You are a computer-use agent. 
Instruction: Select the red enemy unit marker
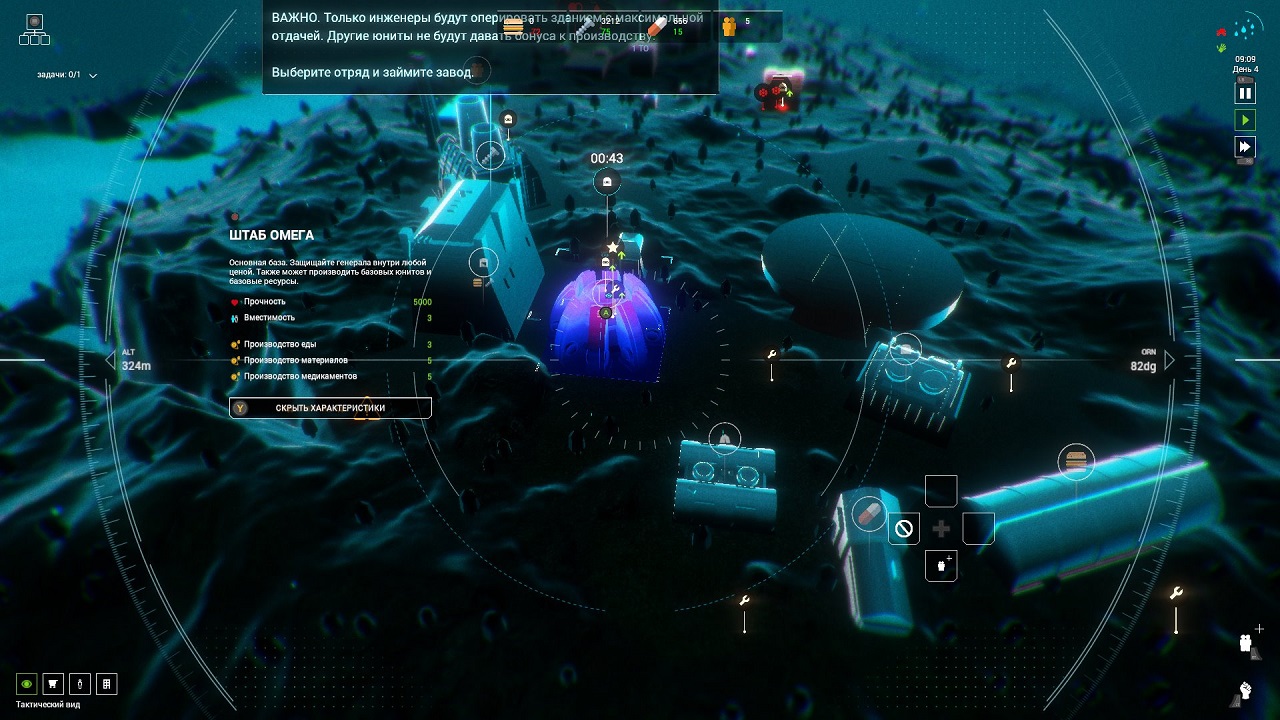[x=778, y=93]
